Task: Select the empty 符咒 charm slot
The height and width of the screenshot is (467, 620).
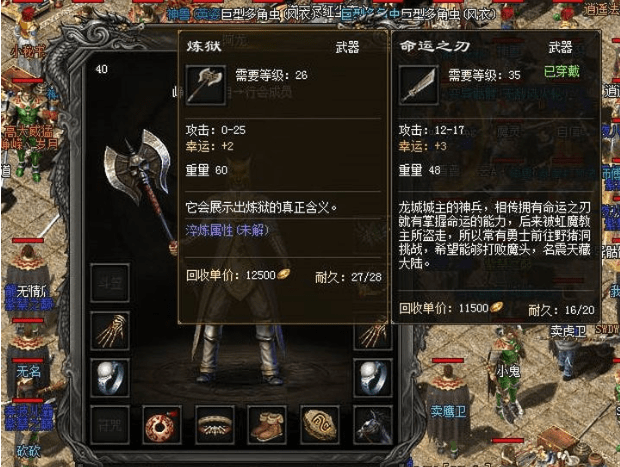Action: (109, 425)
